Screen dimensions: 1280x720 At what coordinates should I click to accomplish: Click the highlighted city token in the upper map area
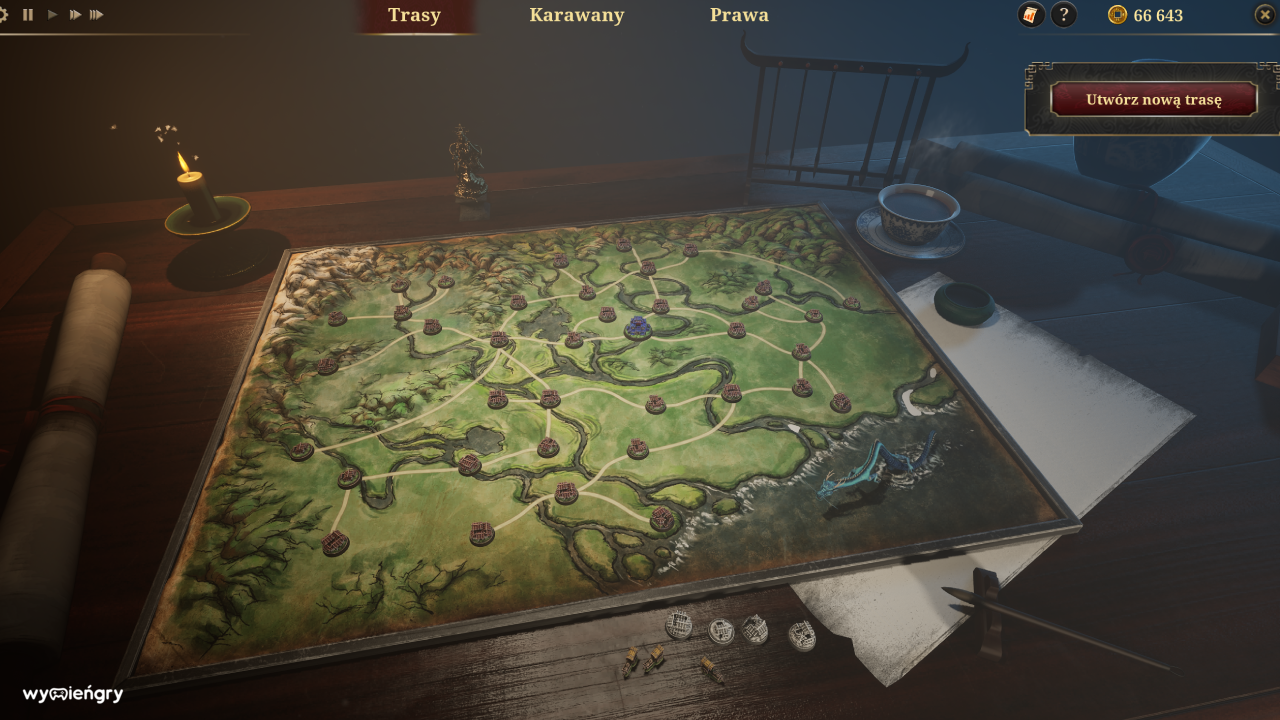pyautogui.click(x=637, y=325)
